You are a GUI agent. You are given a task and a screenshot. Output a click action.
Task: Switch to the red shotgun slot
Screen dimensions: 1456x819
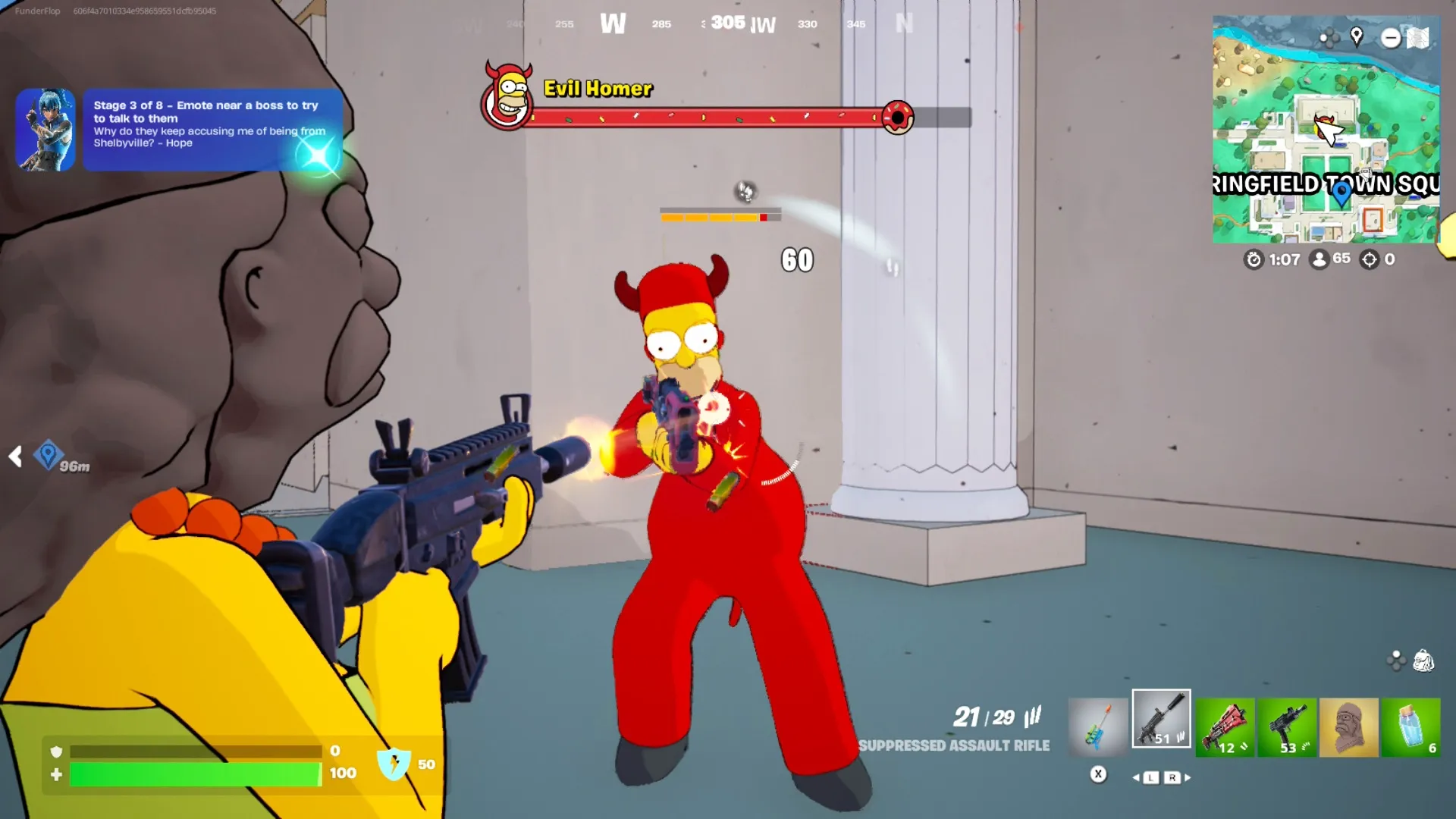pos(1225,727)
